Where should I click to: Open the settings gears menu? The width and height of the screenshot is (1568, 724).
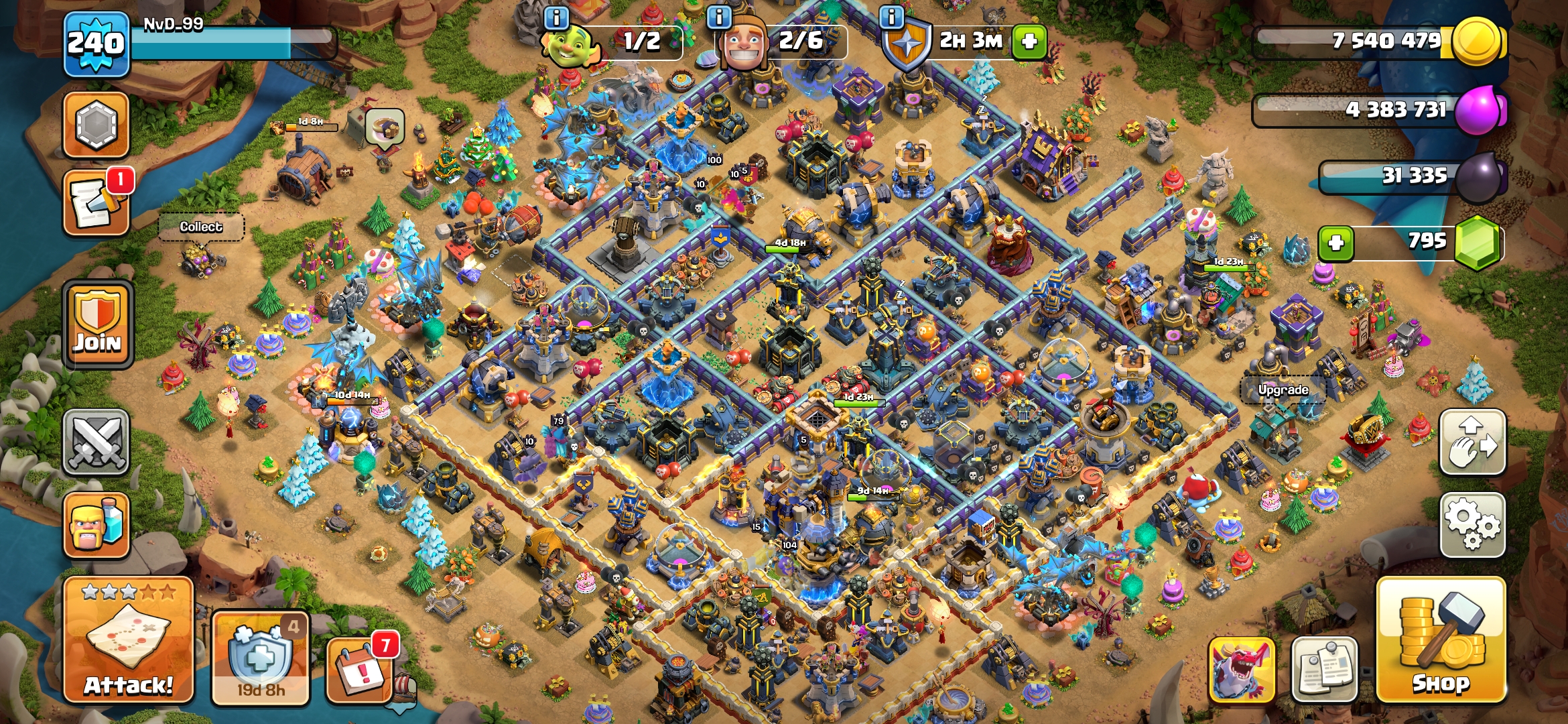(x=1472, y=525)
